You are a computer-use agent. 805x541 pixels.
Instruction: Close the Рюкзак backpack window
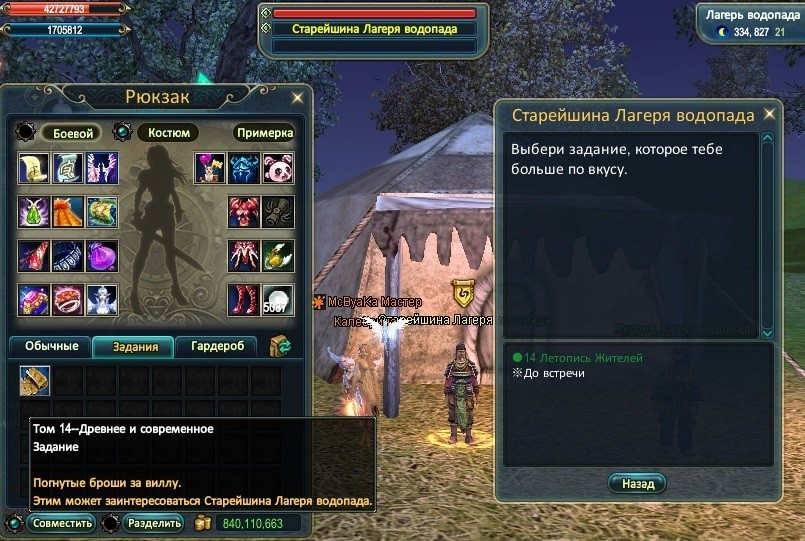[x=297, y=98]
